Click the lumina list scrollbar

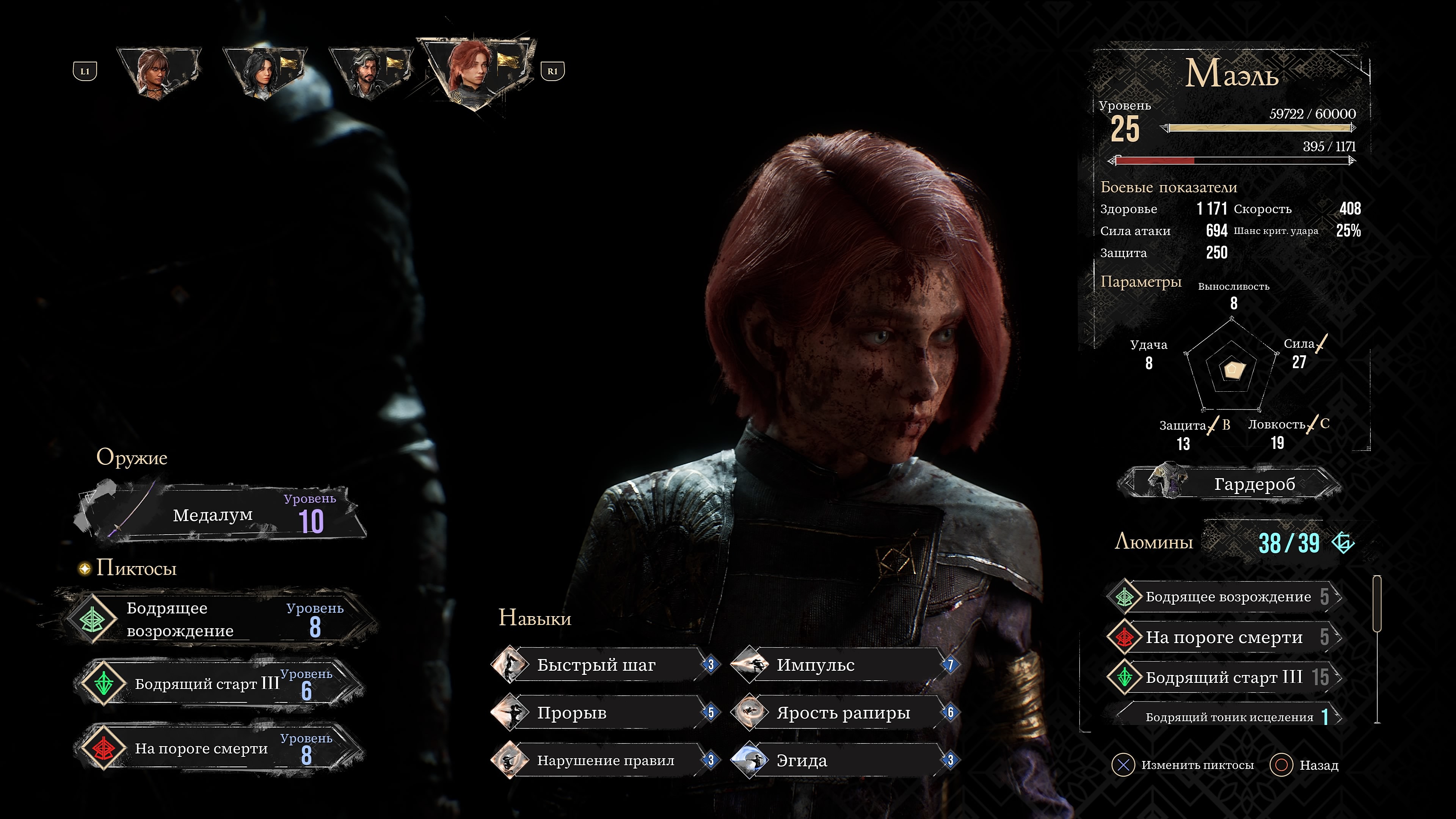1377,650
